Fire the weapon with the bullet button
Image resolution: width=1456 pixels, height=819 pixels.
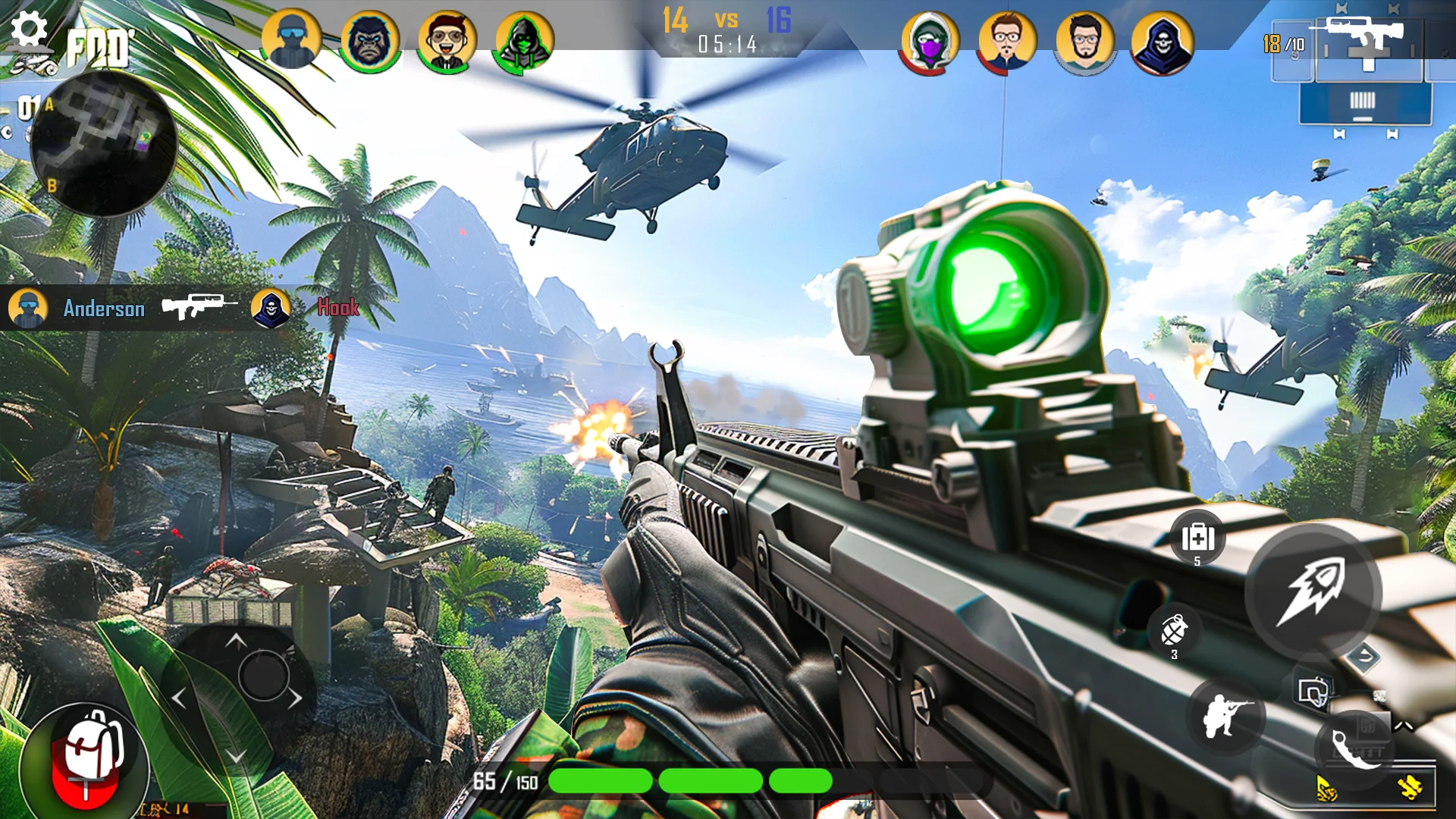(x=1313, y=591)
